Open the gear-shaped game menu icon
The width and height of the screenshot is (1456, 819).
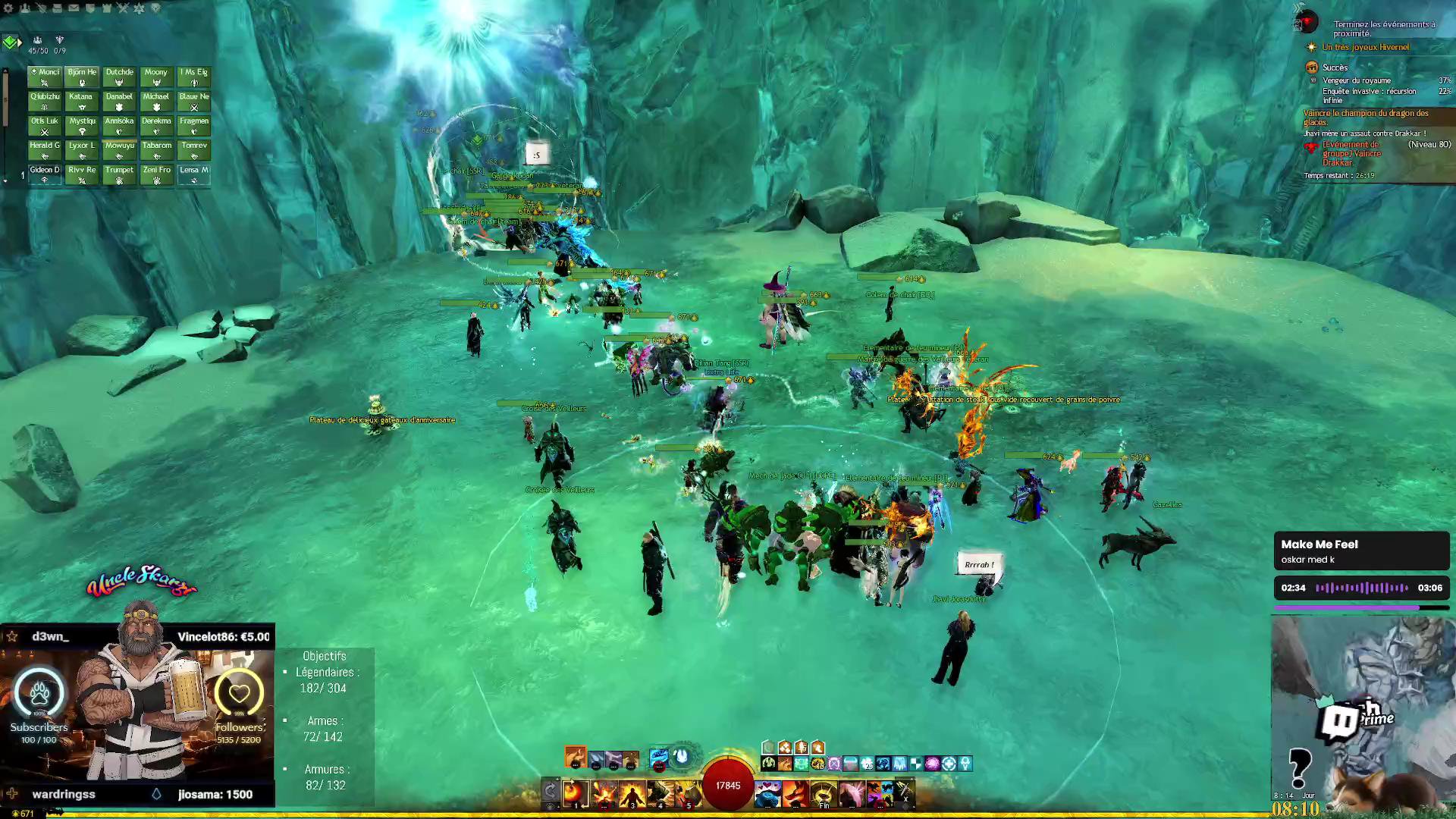[8, 8]
